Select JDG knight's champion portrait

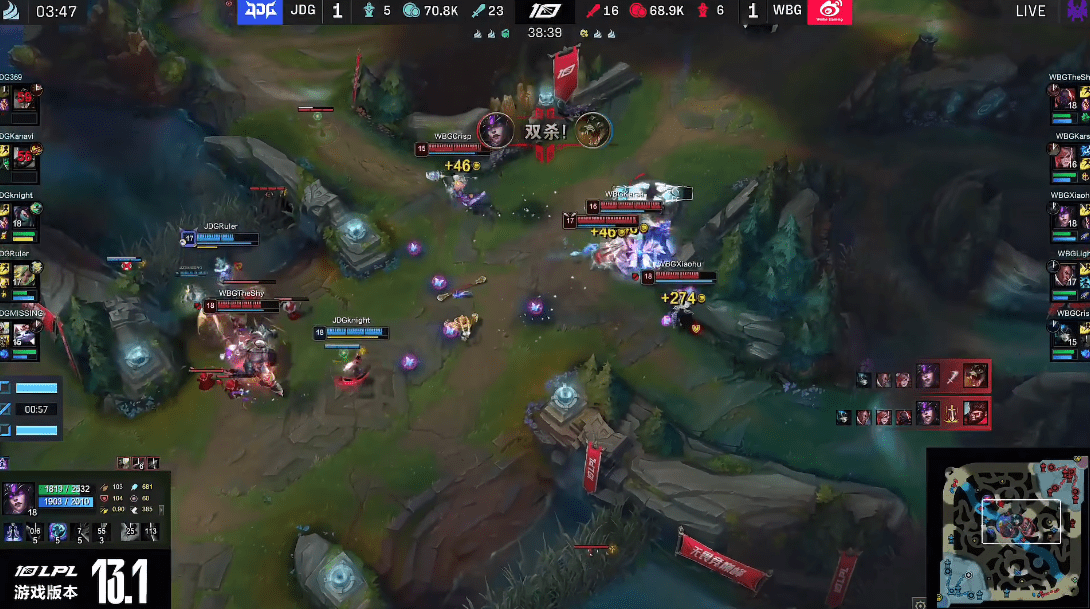point(22,215)
